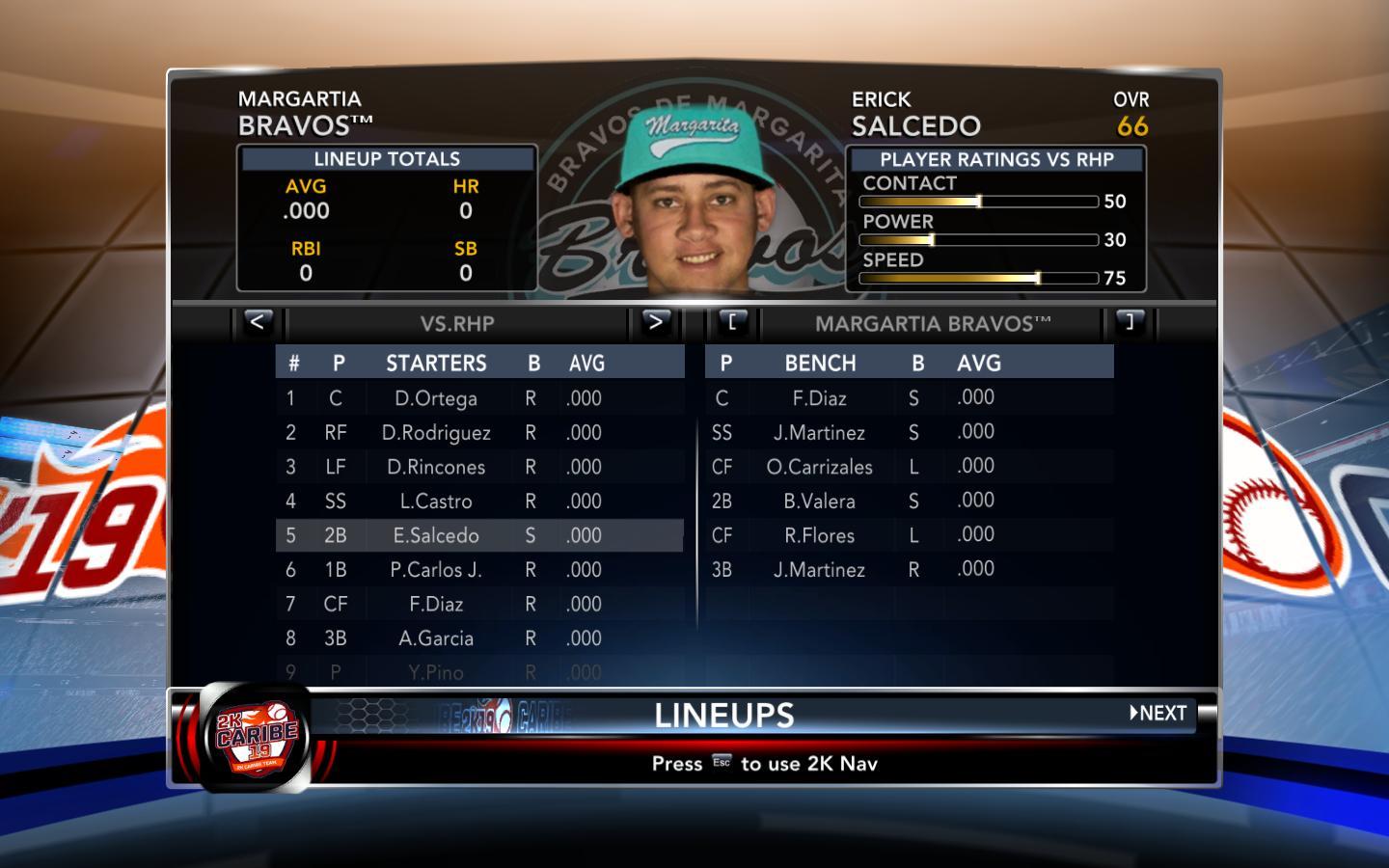1389x868 pixels.
Task: Click the NEXT button
Action: [x=1158, y=714]
